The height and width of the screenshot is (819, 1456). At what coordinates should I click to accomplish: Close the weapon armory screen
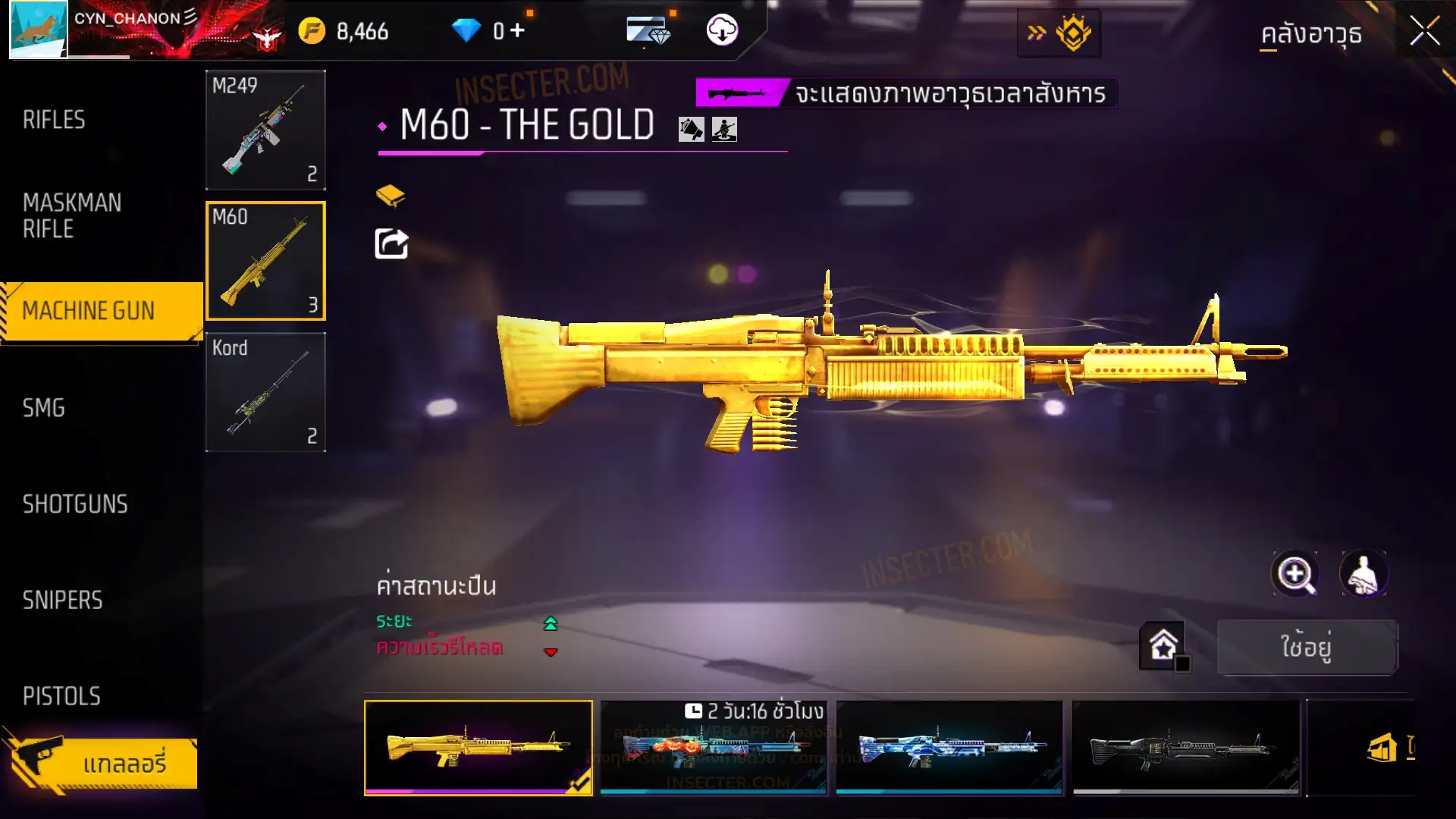coord(1424,32)
